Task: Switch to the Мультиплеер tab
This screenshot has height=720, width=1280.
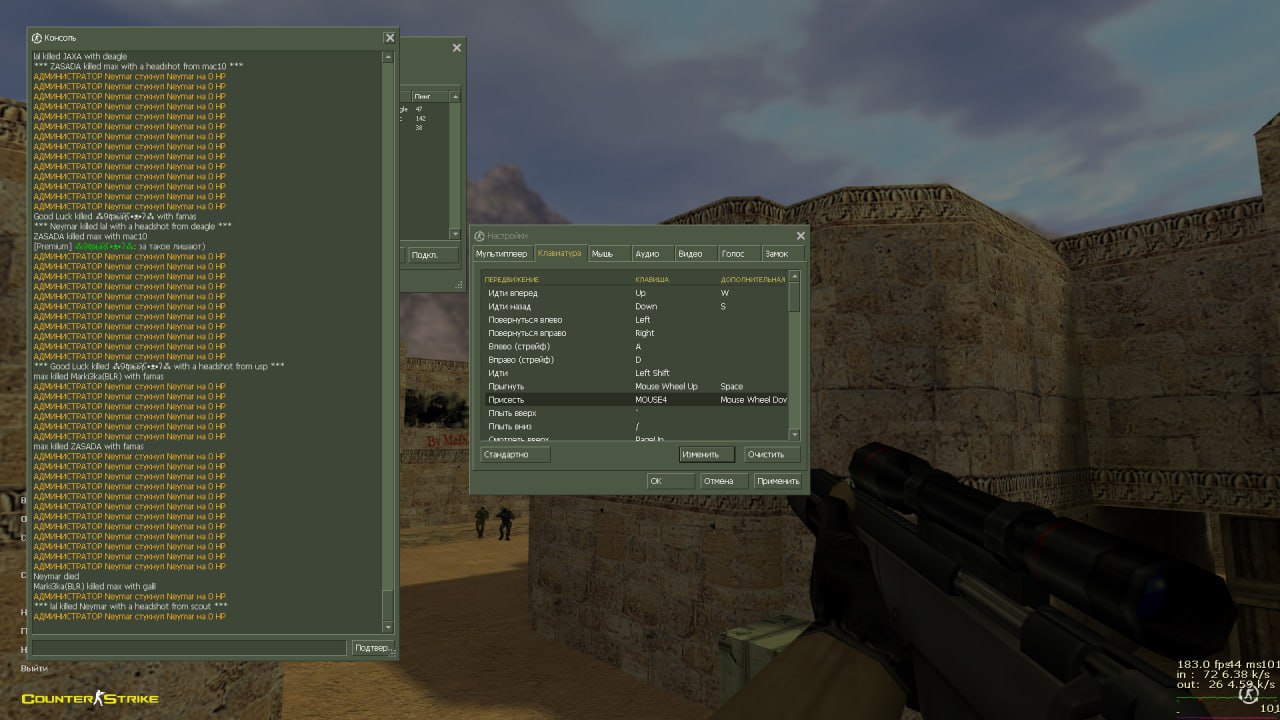Action: click(502, 254)
